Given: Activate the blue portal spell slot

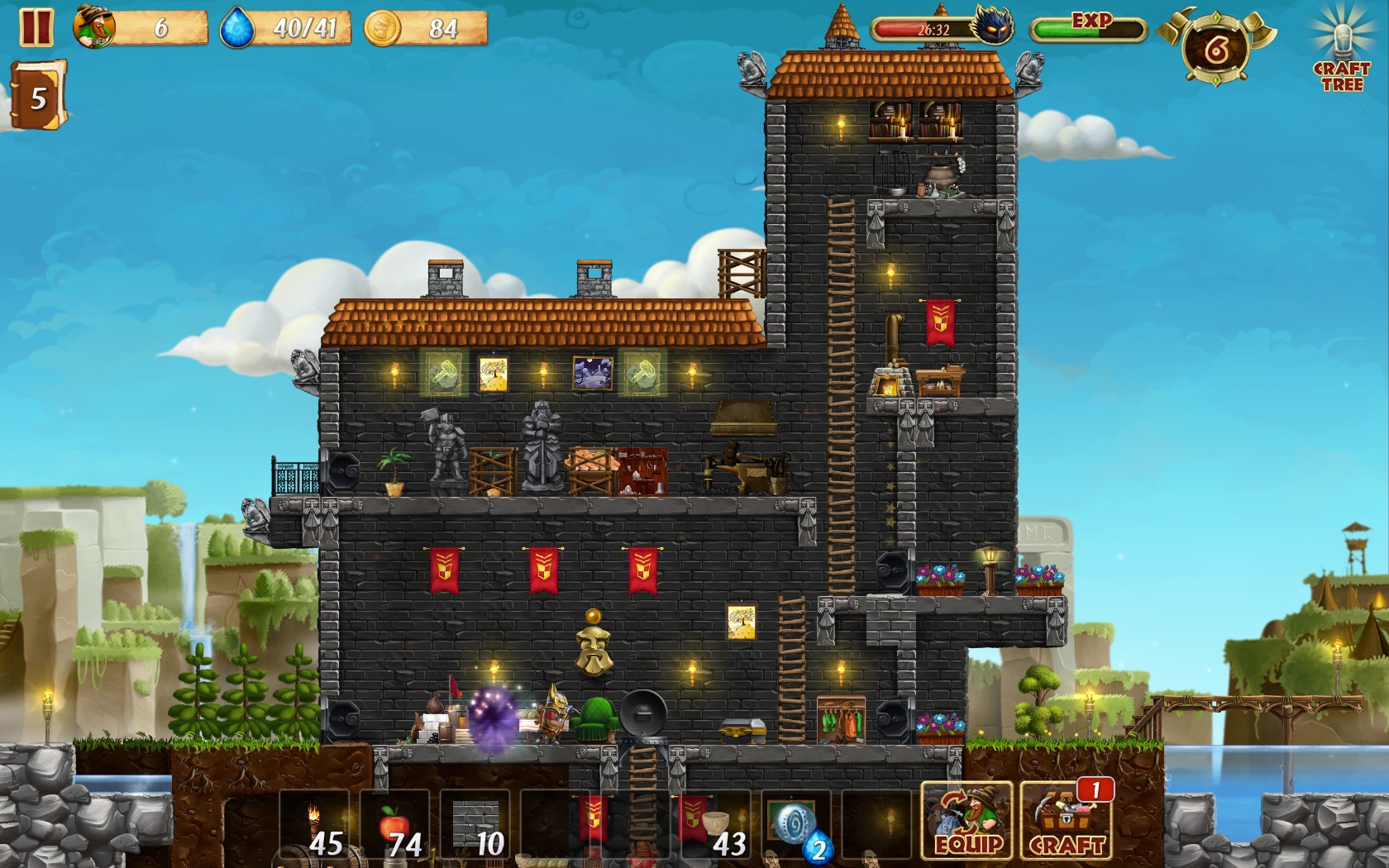Looking at the screenshot, I should click(x=795, y=825).
